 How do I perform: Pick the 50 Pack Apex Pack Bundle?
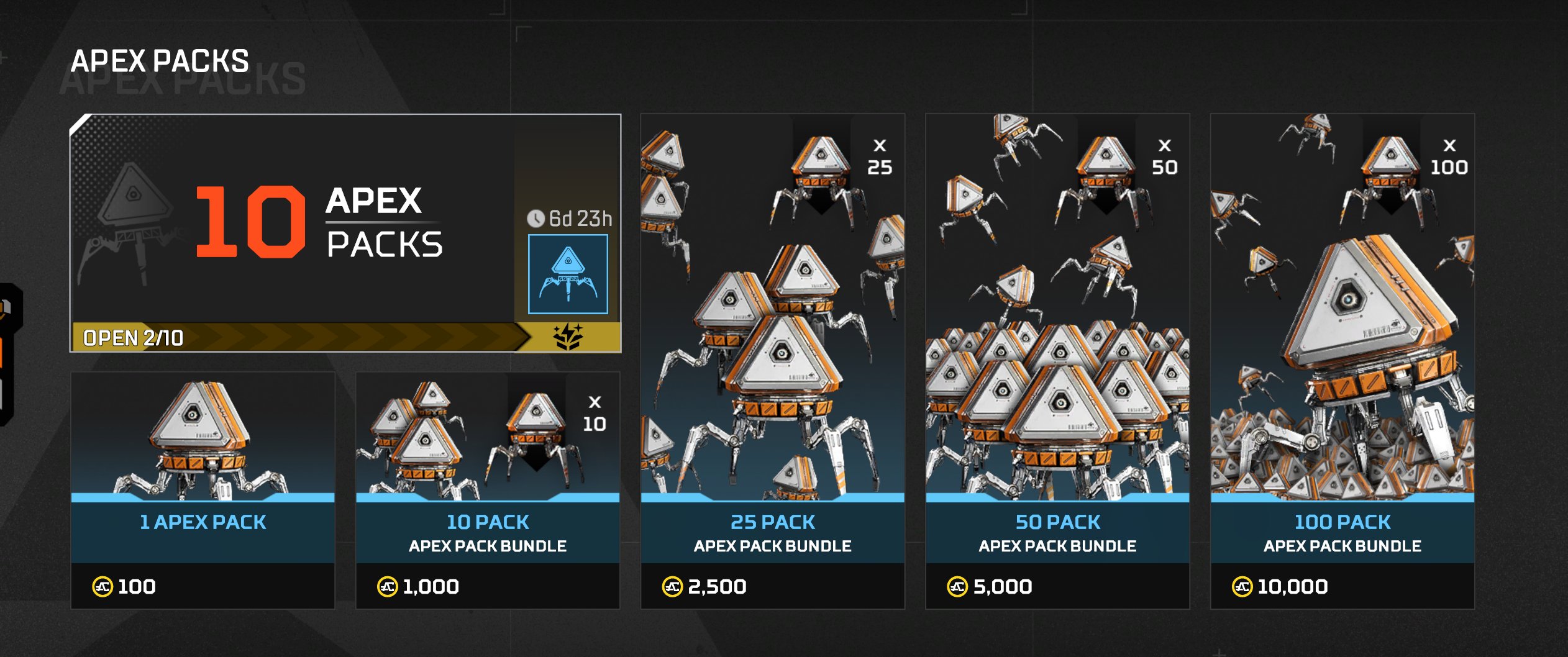coord(1057,360)
